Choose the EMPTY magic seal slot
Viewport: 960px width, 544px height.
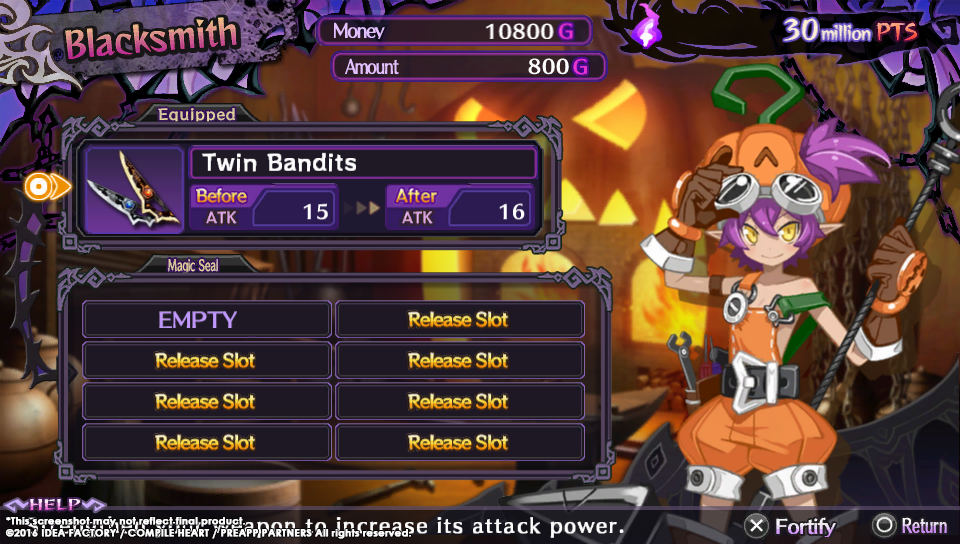[x=206, y=320]
